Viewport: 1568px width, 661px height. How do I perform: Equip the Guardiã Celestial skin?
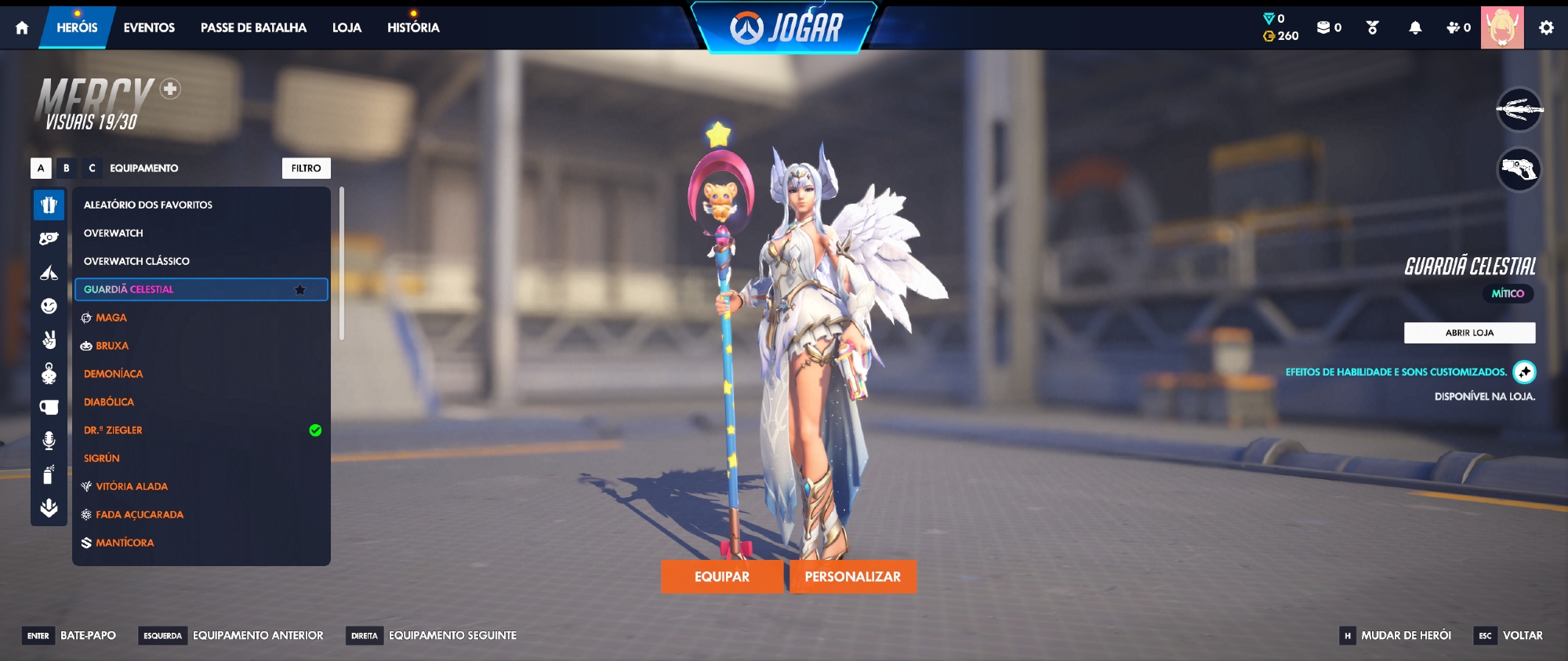[721, 576]
